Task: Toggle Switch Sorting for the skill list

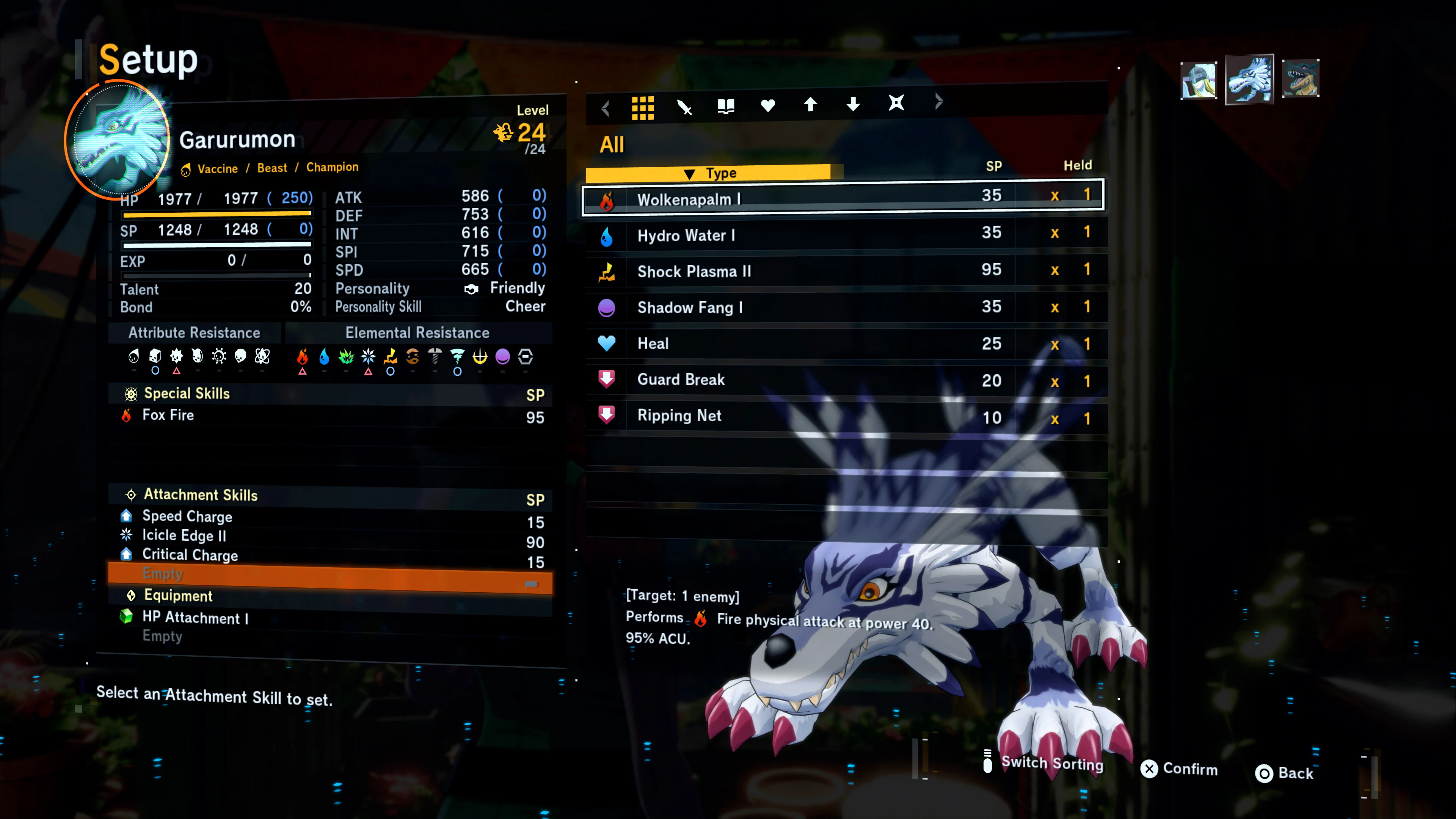Action: coord(1051,764)
